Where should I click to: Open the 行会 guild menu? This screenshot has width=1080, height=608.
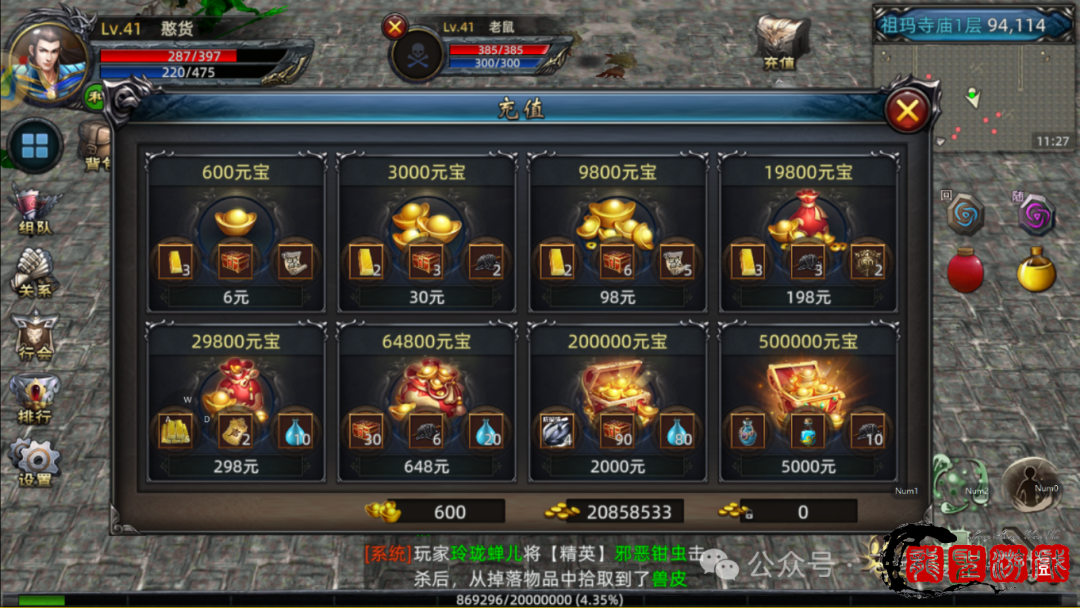point(35,338)
